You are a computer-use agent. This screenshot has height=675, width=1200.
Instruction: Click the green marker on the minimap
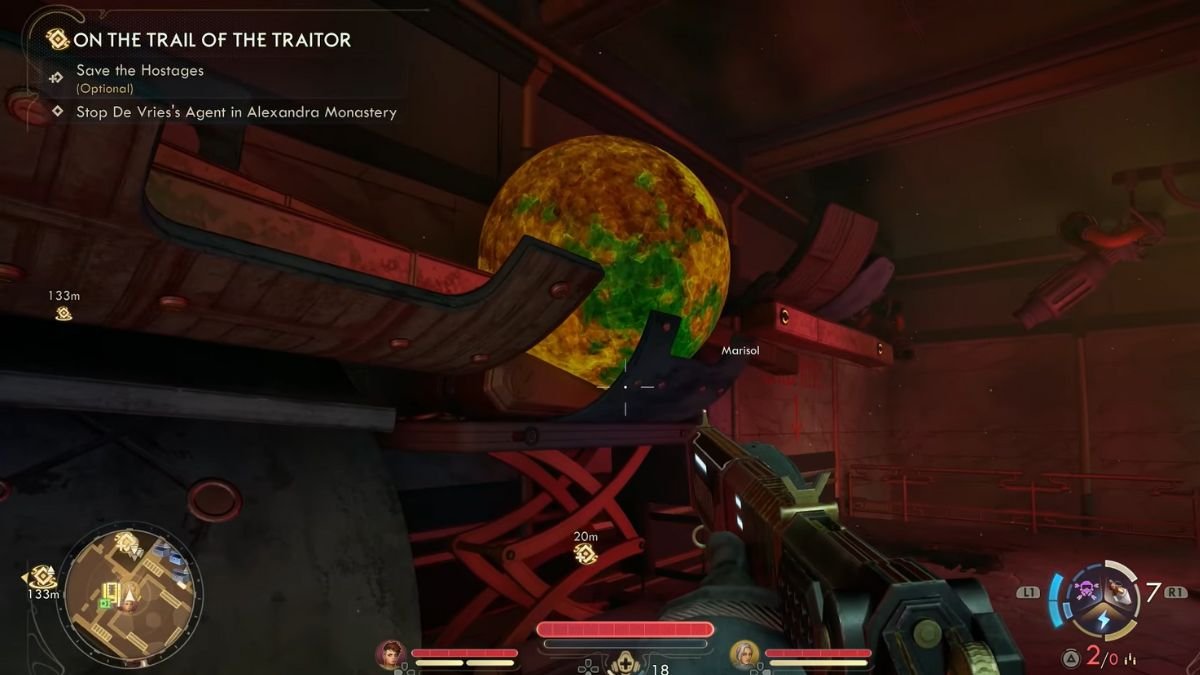(105, 603)
